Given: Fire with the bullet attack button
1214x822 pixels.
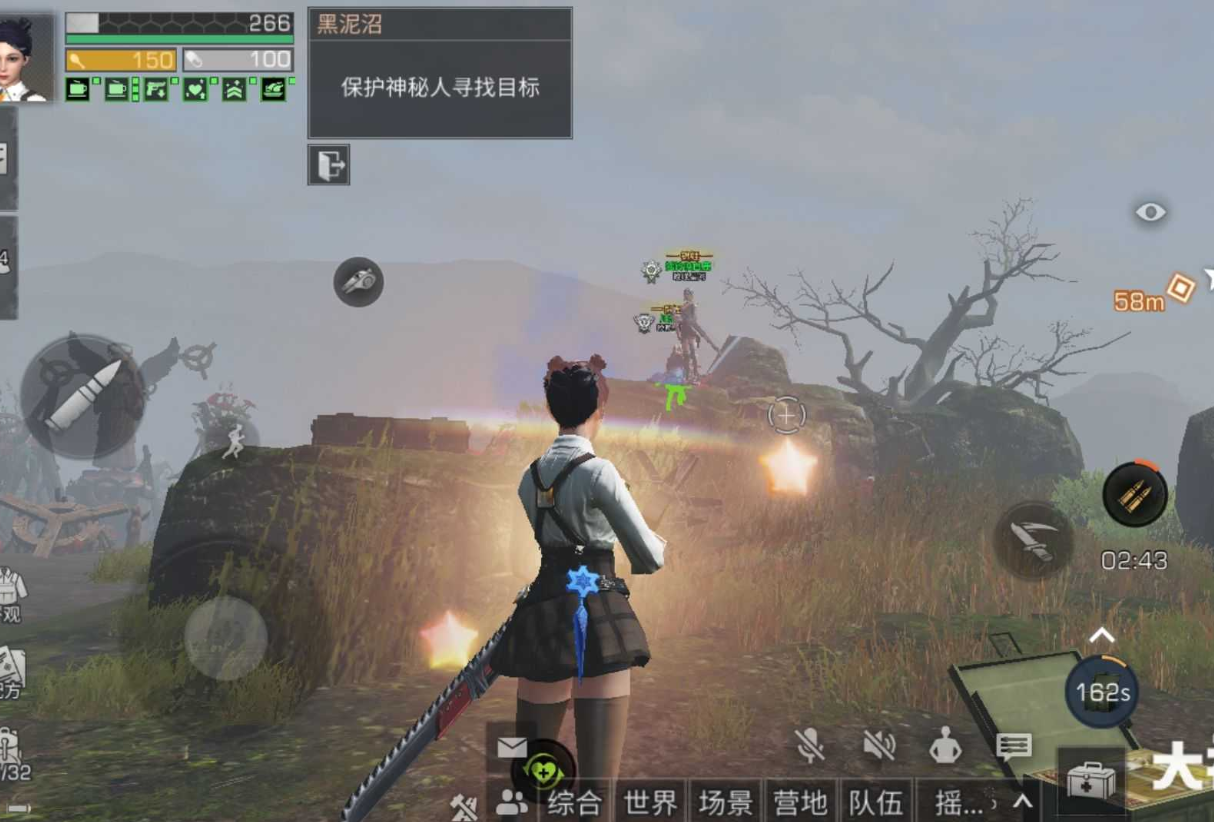Looking at the screenshot, I should [82, 396].
